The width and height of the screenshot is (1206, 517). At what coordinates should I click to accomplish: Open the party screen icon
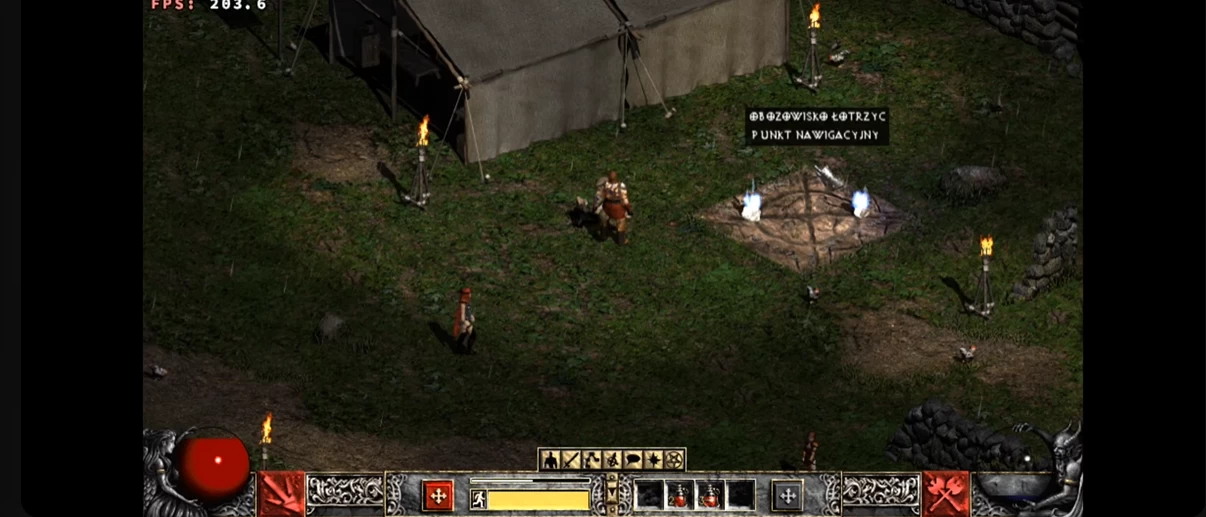coord(612,460)
